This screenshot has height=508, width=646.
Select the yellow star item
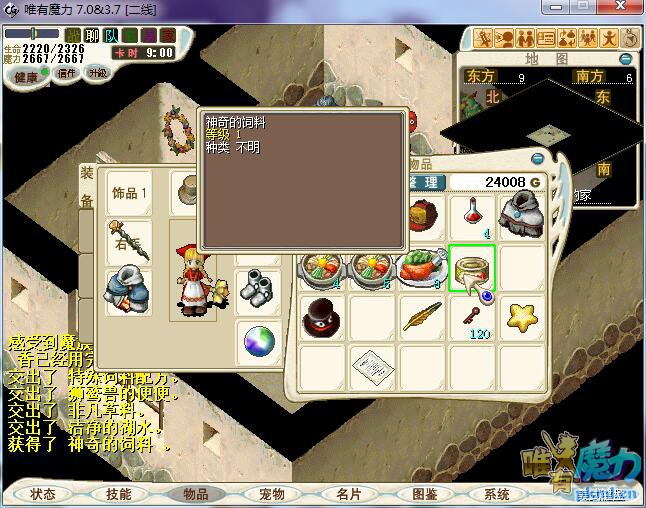(521, 316)
